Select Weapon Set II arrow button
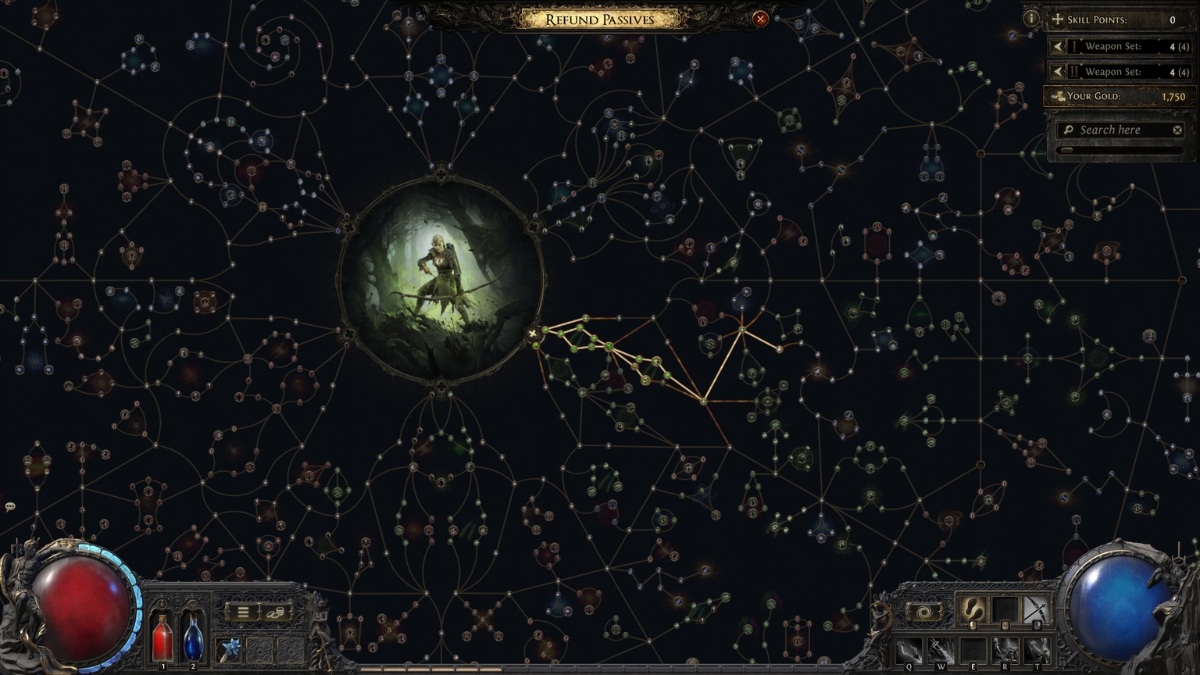 (x=1058, y=72)
